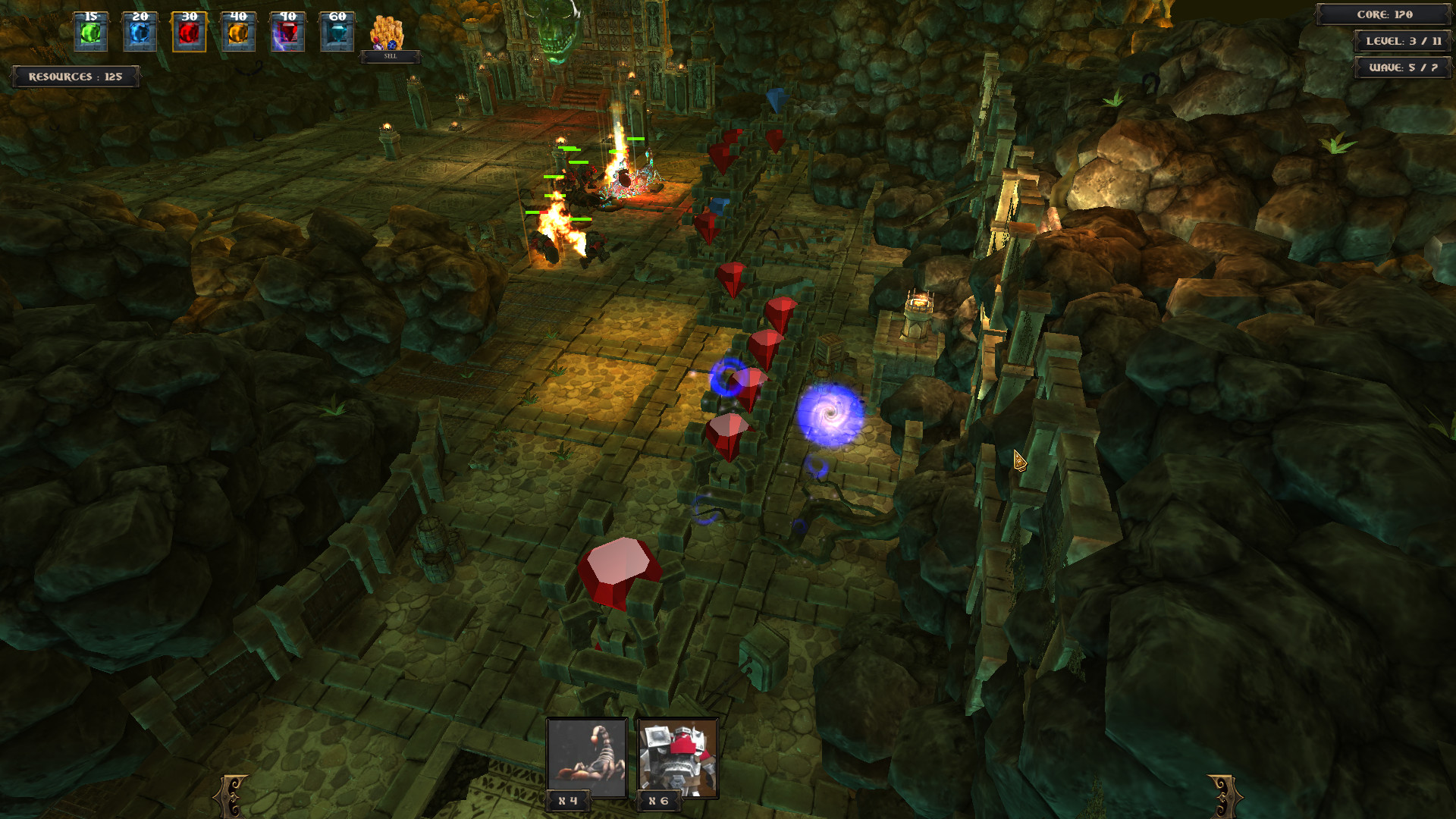Click the Level: 3 / 11 panel
This screenshot has width=1456, height=819.
(x=1403, y=42)
